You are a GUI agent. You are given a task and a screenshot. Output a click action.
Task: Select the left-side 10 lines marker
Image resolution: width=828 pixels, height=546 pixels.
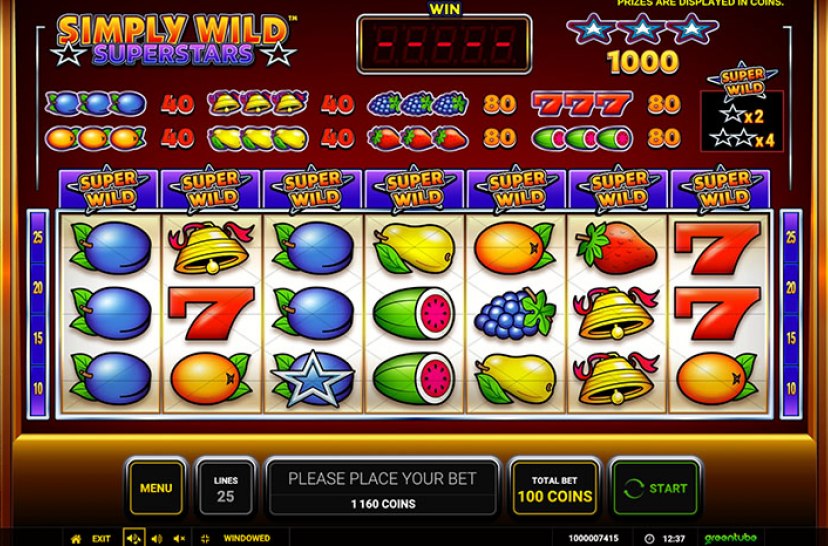coord(37,387)
